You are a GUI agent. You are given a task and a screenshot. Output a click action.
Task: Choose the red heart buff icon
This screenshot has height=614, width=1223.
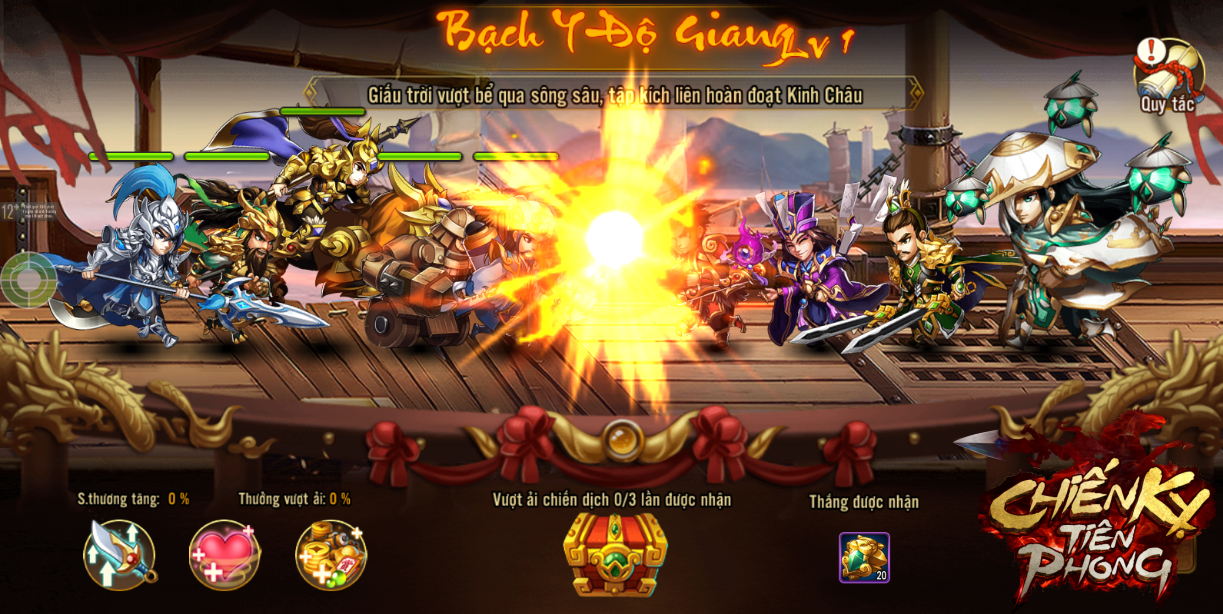click(225, 555)
